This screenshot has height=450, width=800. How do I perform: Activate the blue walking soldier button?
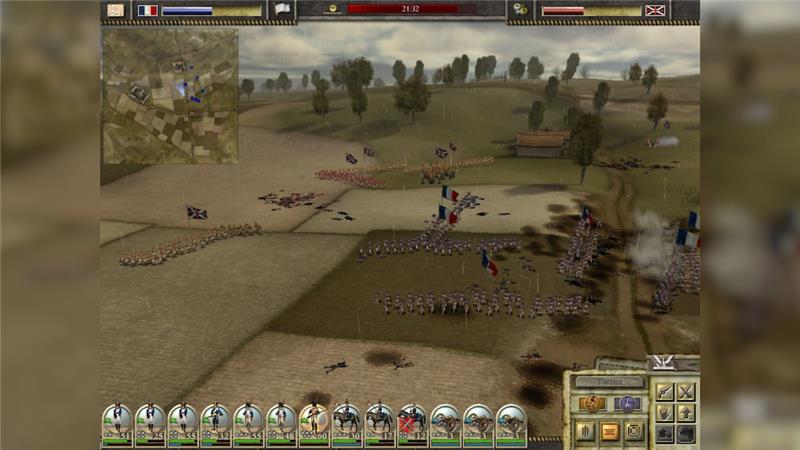click(627, 404)
